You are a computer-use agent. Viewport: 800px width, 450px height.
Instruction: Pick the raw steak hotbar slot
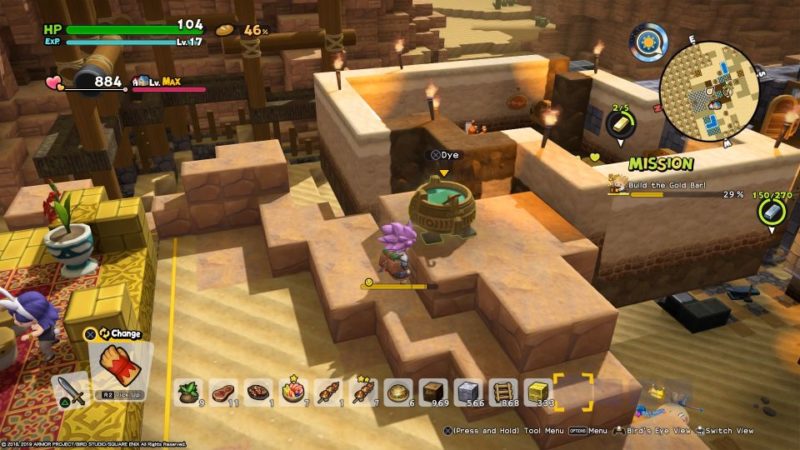(x=223, y=391)
